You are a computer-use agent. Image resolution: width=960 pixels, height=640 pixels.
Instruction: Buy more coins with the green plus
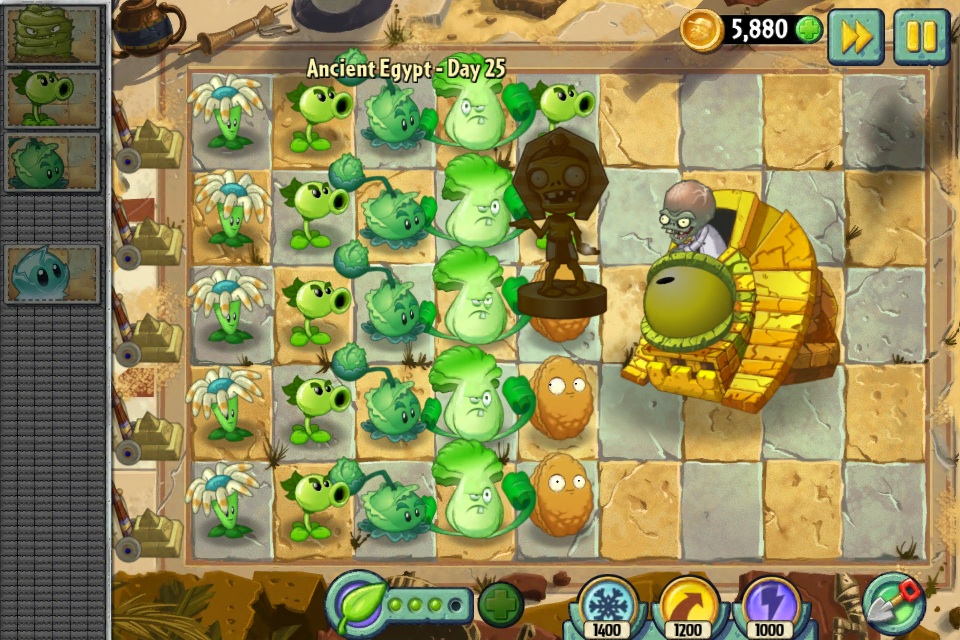809,30
